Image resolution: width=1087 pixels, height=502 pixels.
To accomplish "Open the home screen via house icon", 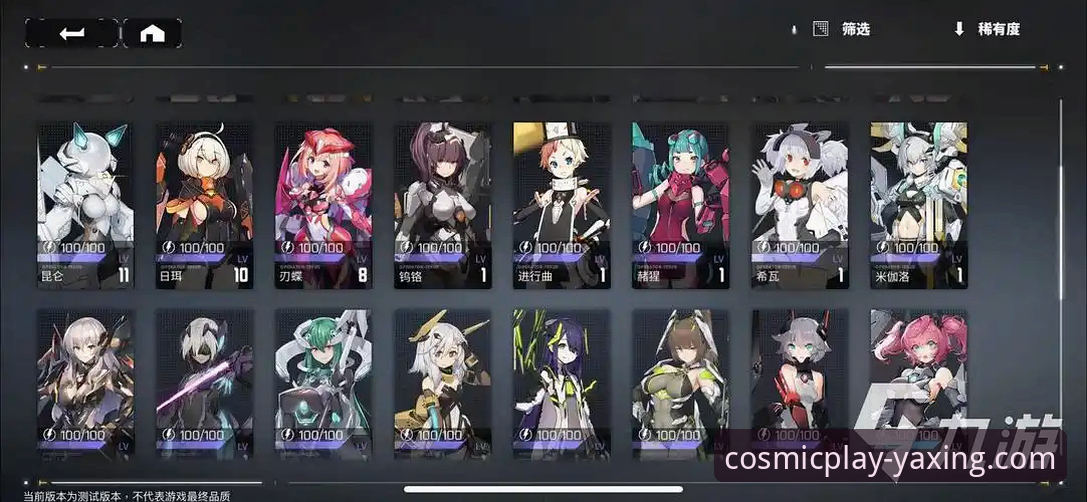I will click(x=152, y=33).
